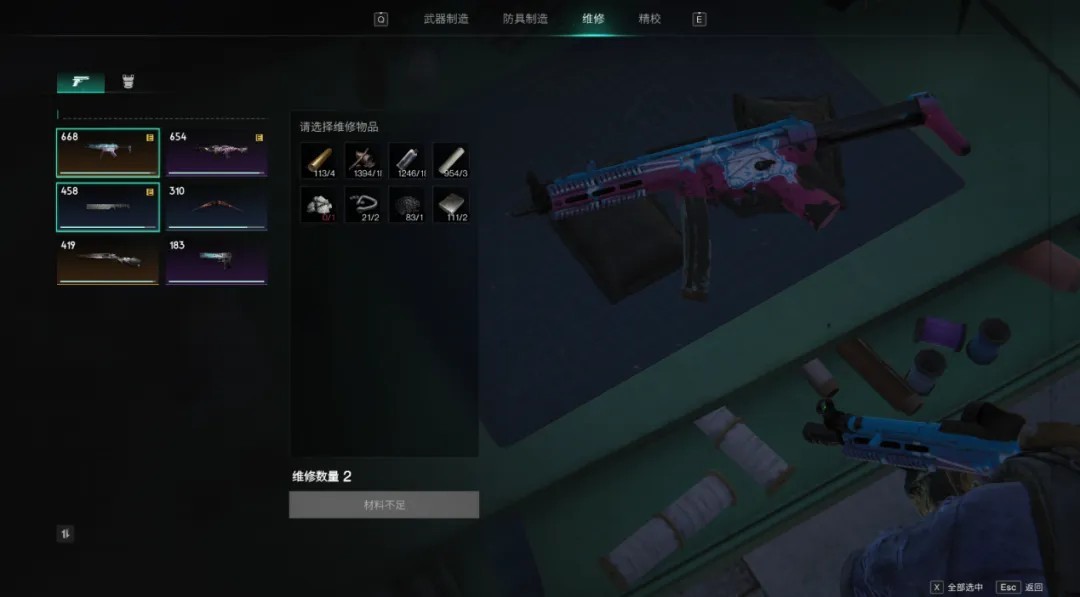Select the white ore material showing 0/1

point(319,205)
